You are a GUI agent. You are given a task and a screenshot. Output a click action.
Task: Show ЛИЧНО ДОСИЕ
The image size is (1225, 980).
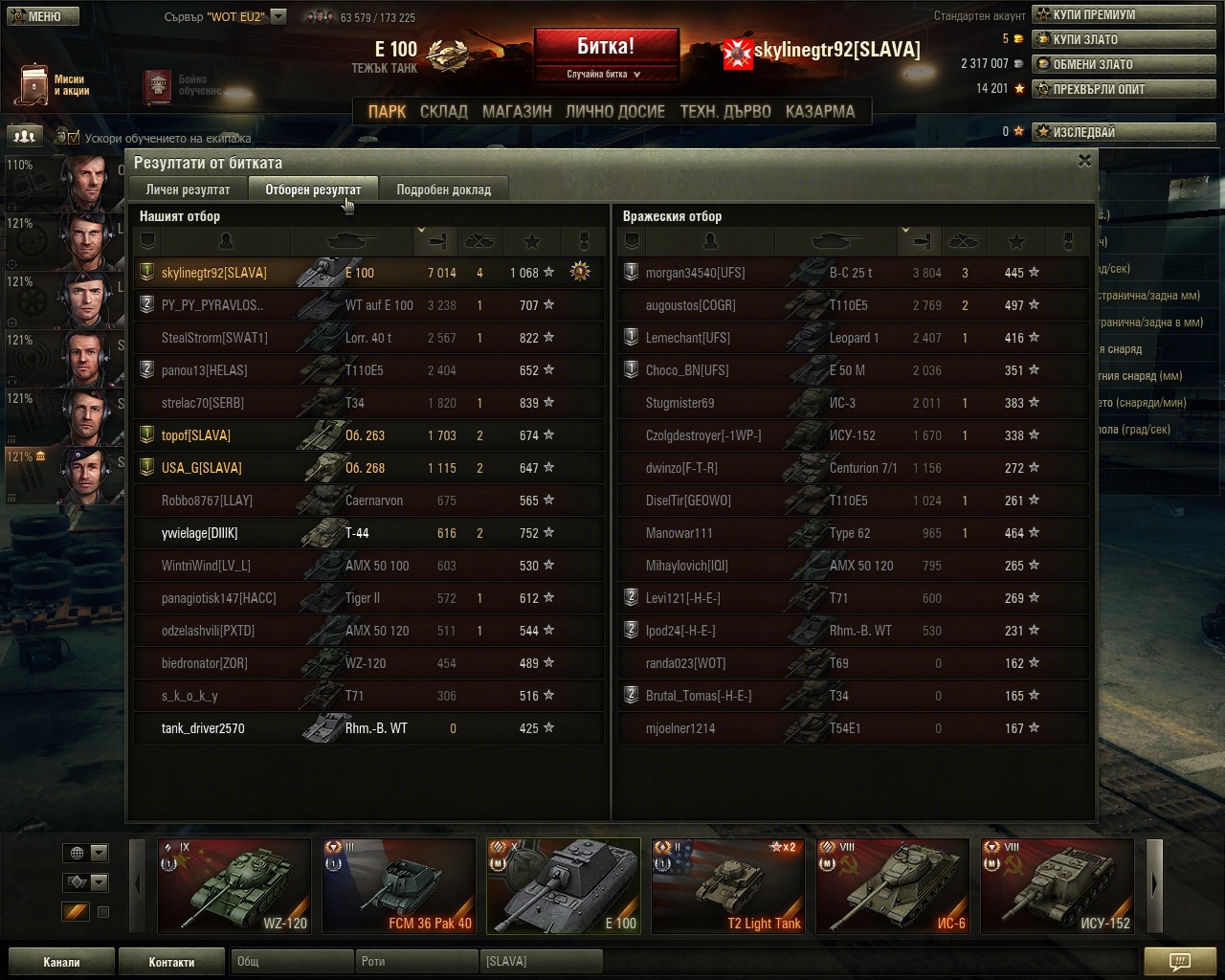pos(614,111)
